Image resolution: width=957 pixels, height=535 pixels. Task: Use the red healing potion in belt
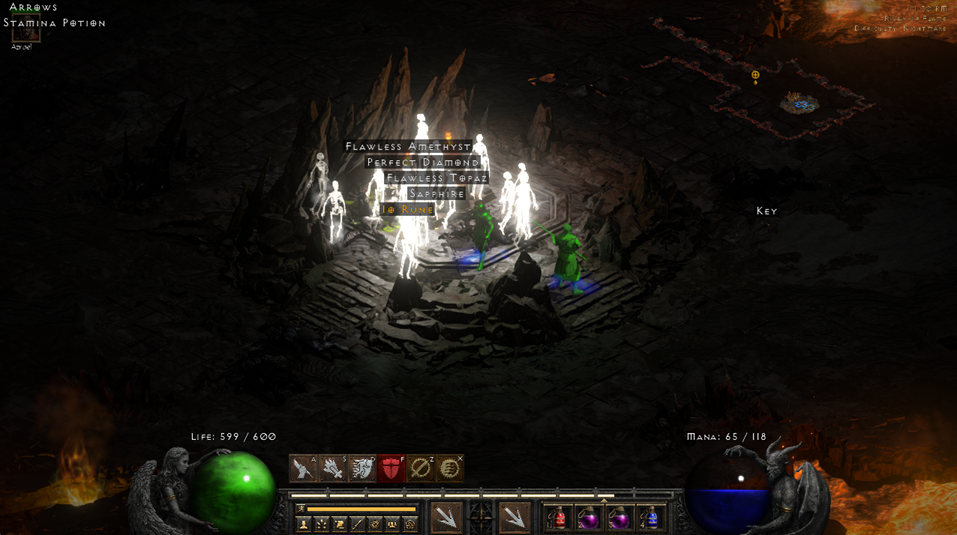(x=557, y=518)
